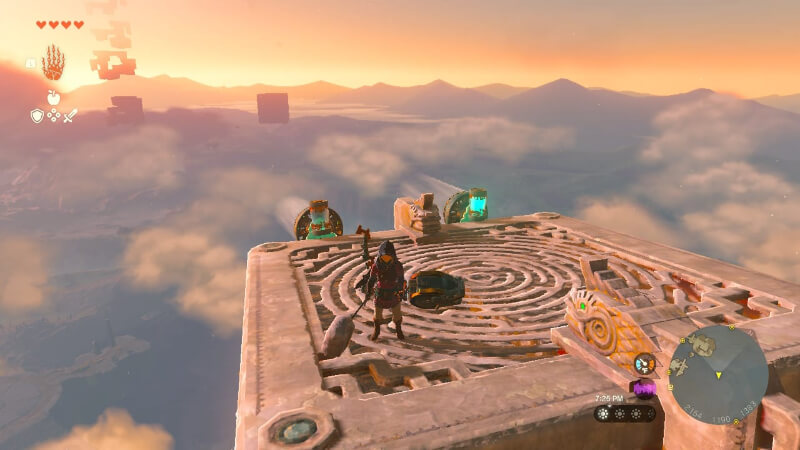This screenshot has height=450, width=800.
Task: Open the weather forecast bar
Action: 625,413
